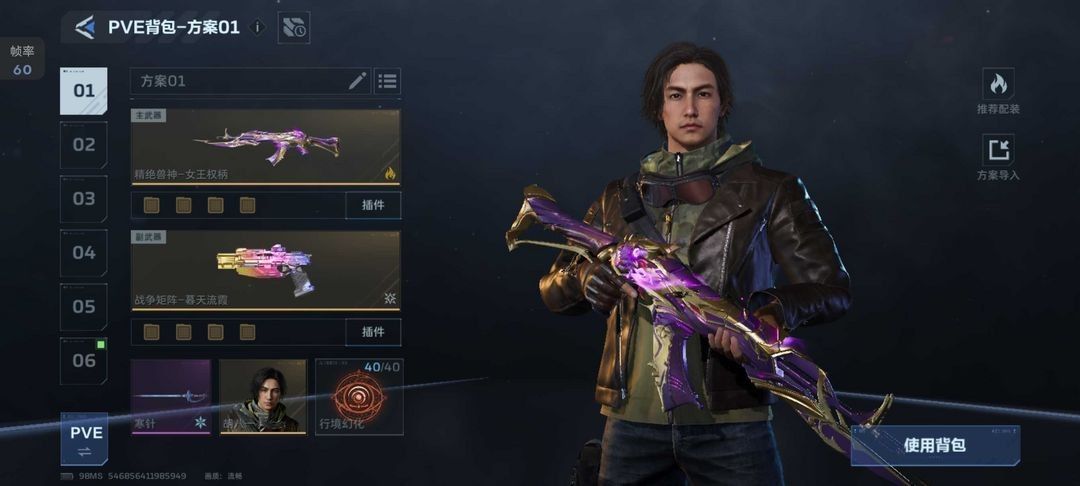Switch to loadout tab 02

point(84,145)
